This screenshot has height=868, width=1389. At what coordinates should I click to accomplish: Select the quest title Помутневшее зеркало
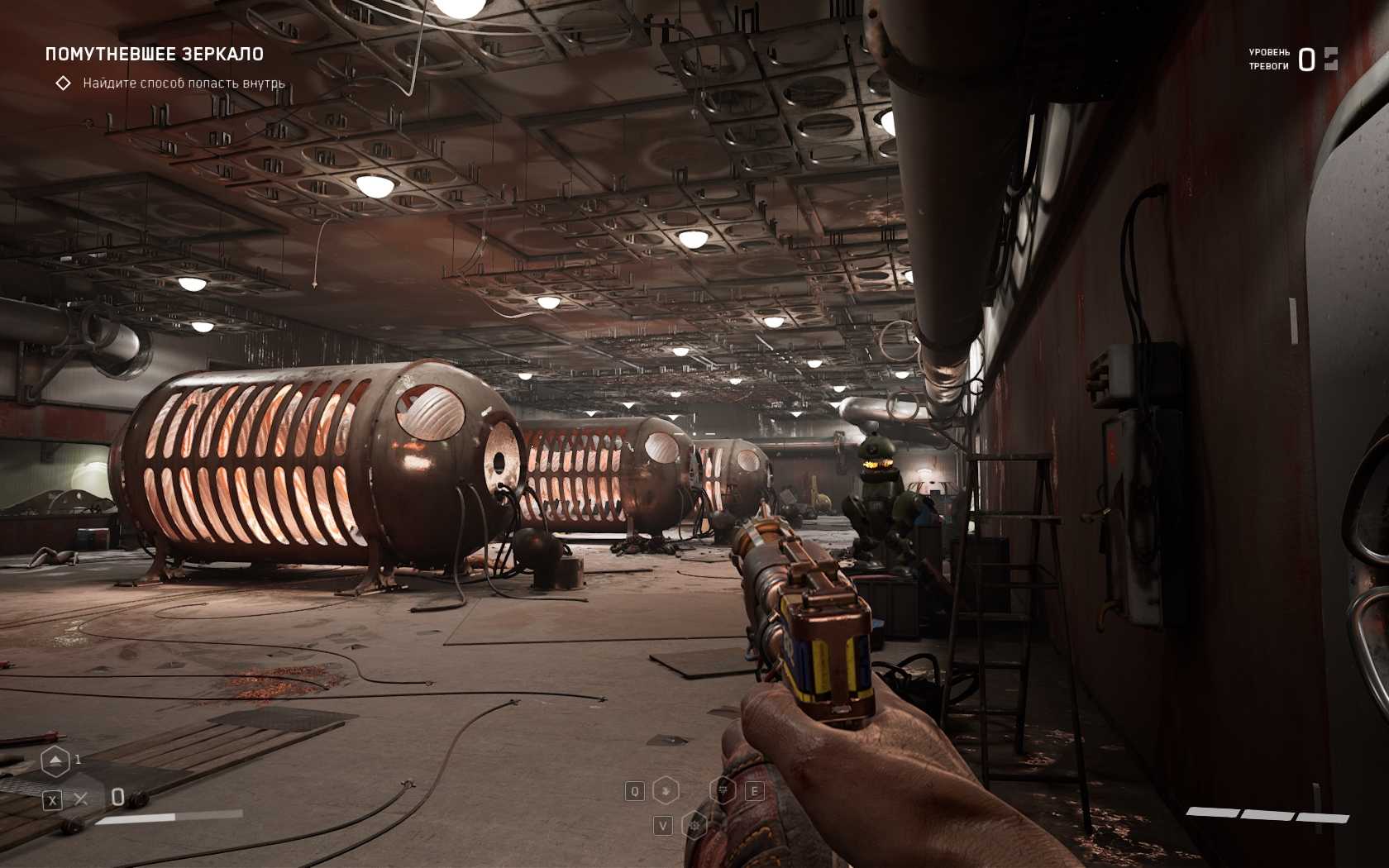click(155, 55)
